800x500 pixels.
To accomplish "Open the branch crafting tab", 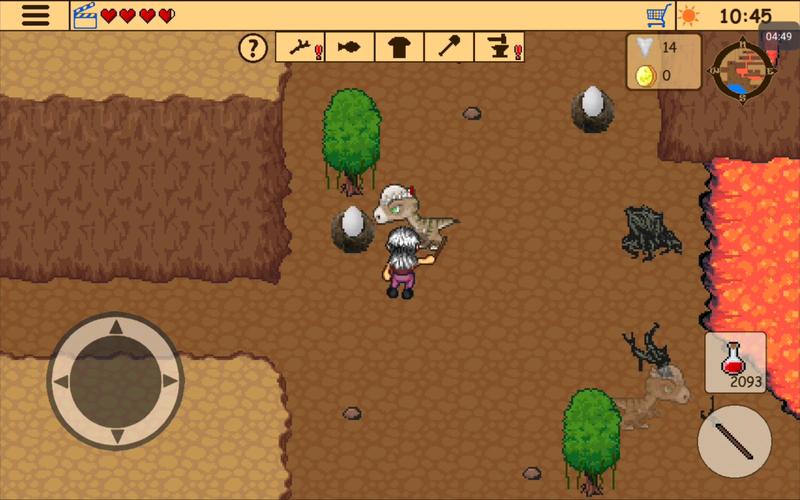I will [x=301, y=47].
